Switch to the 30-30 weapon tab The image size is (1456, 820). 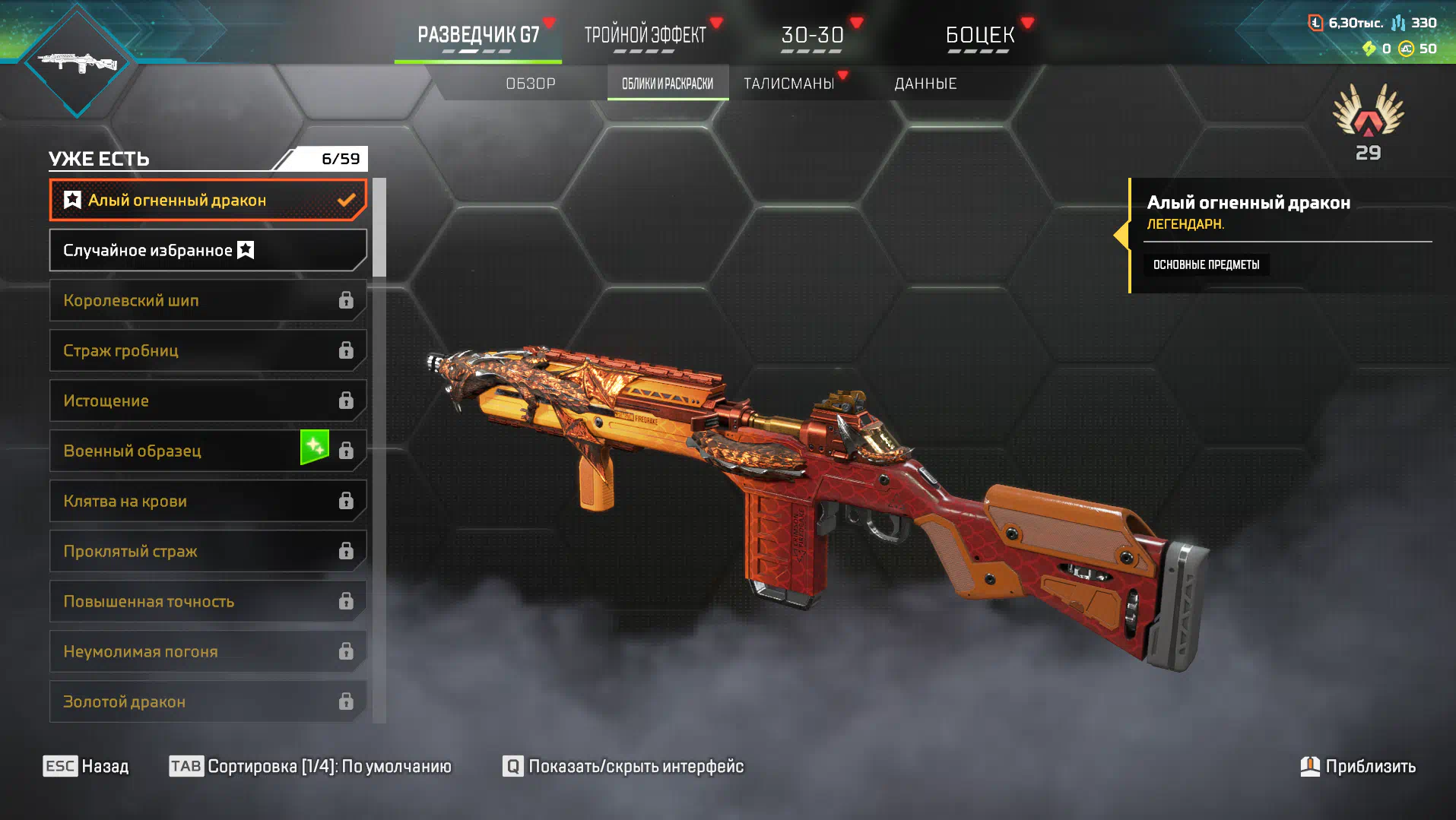click(812, 36)
